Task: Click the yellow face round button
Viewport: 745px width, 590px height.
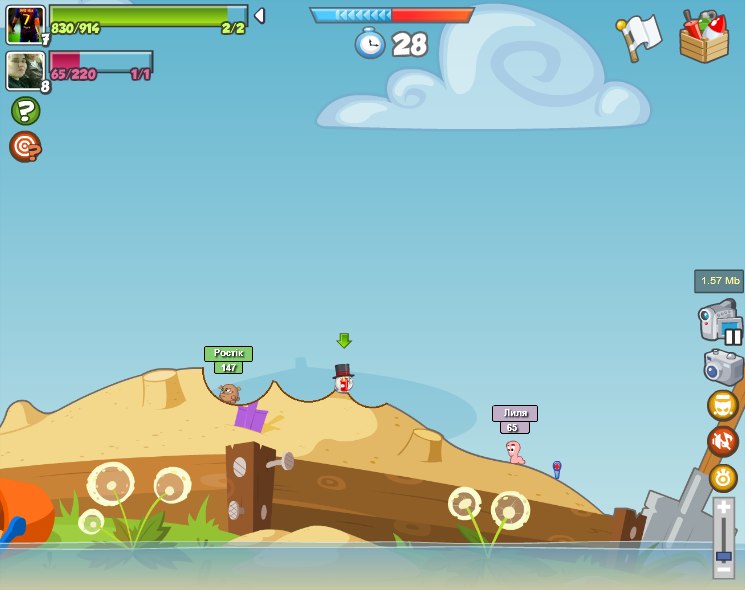Action: pos(722,405)
